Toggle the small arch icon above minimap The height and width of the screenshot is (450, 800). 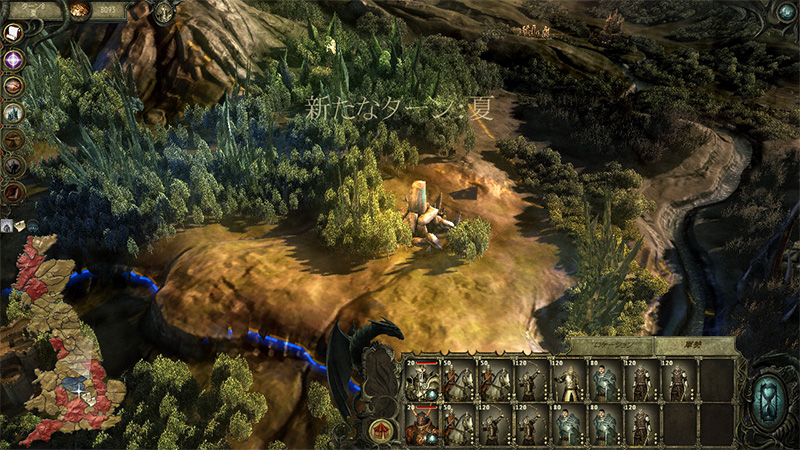pos(7,226)
